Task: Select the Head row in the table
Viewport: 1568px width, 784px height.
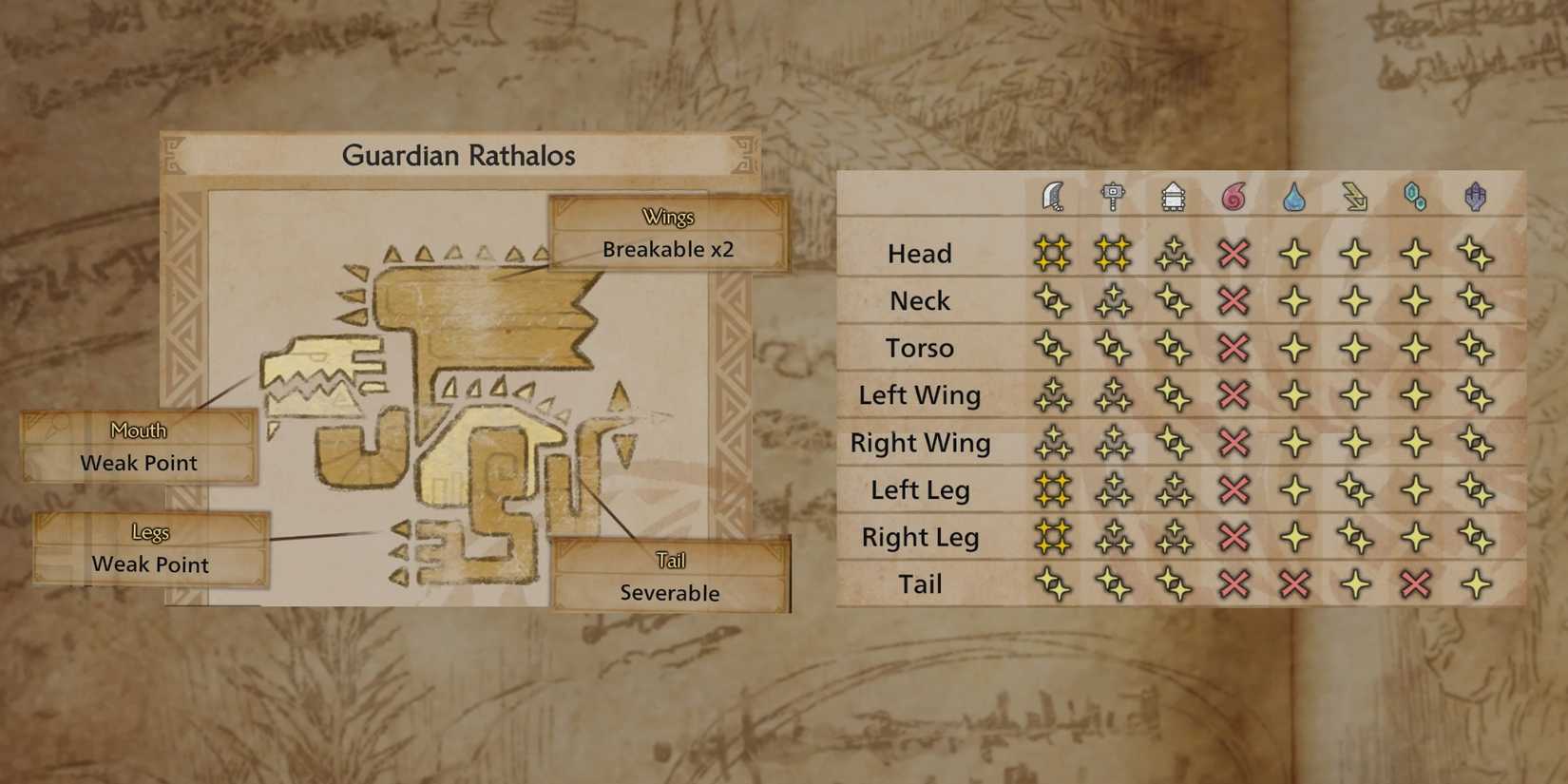Action: coord(920,253)
